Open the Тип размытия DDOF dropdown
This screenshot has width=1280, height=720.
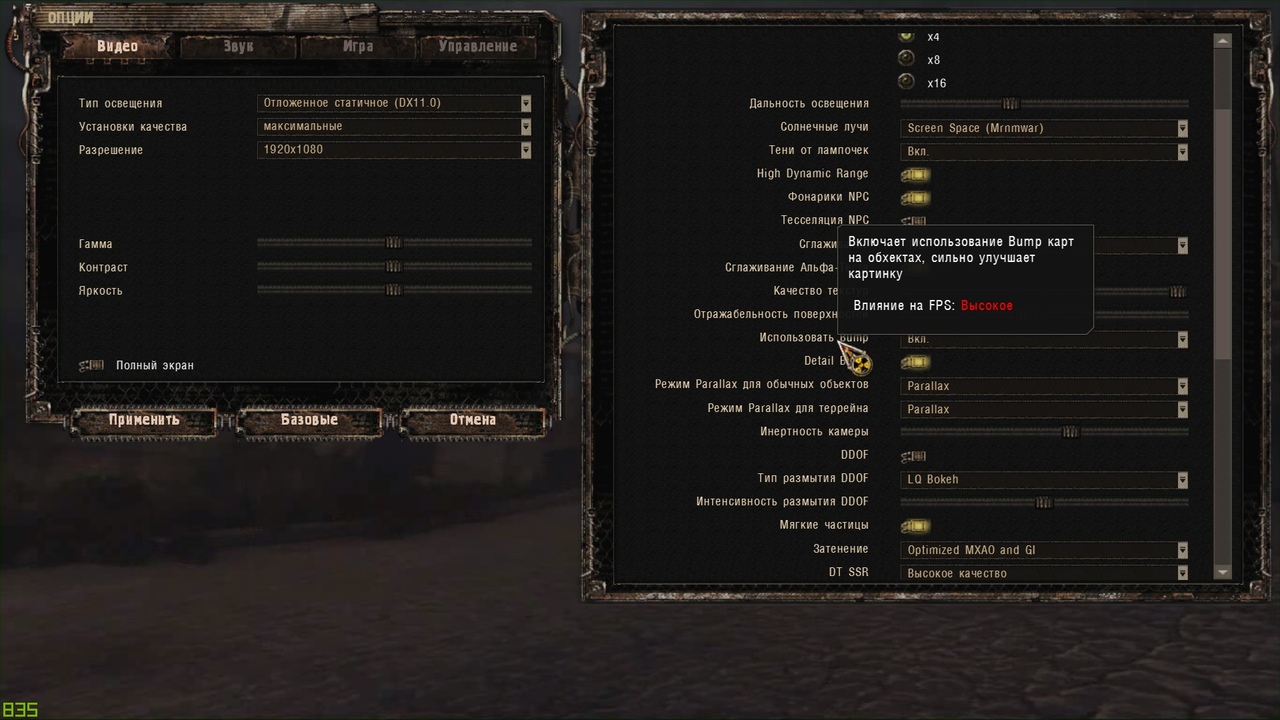1044,479
